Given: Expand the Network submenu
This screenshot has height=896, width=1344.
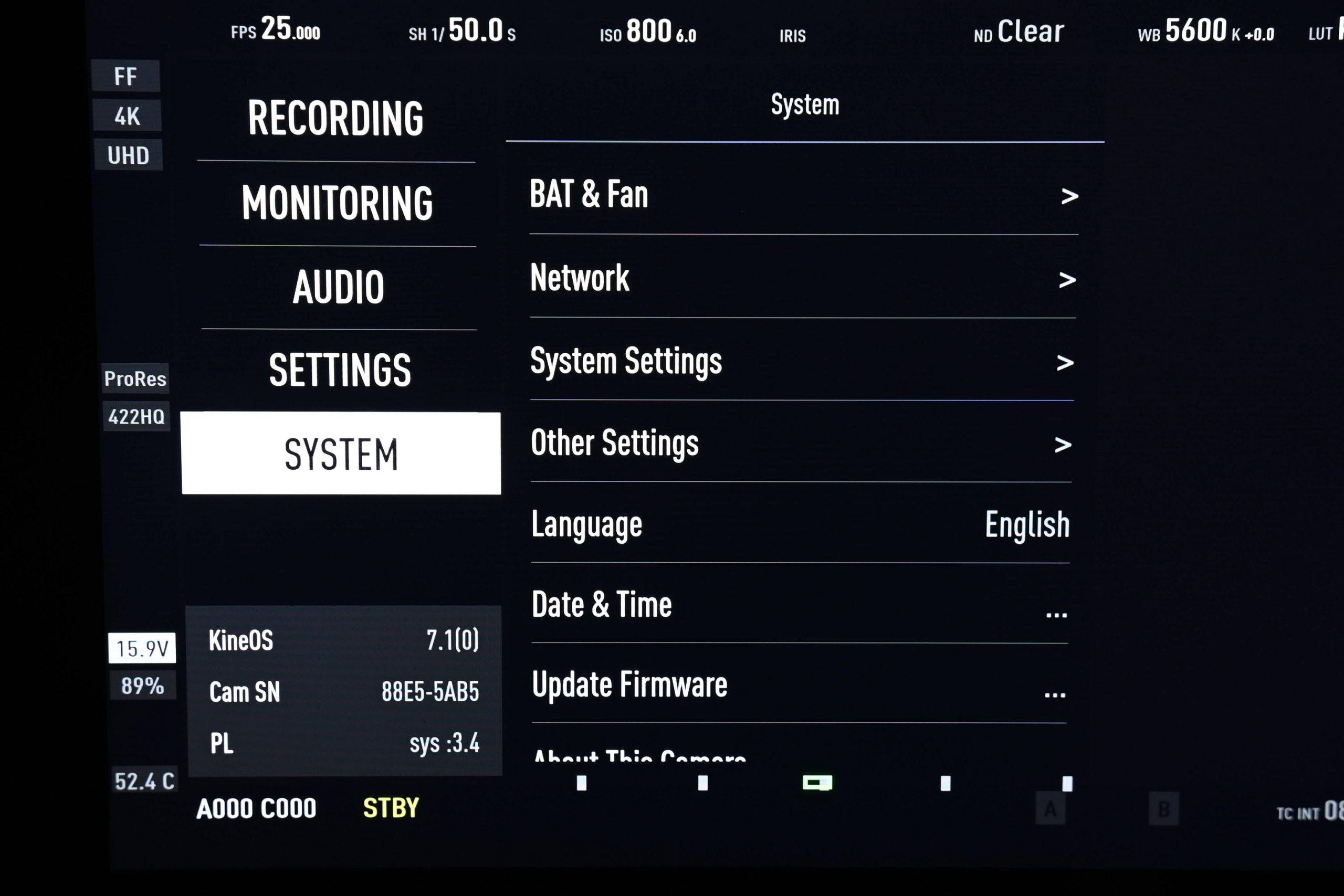Looking at the screenshot, I should (x=800, y=278).
